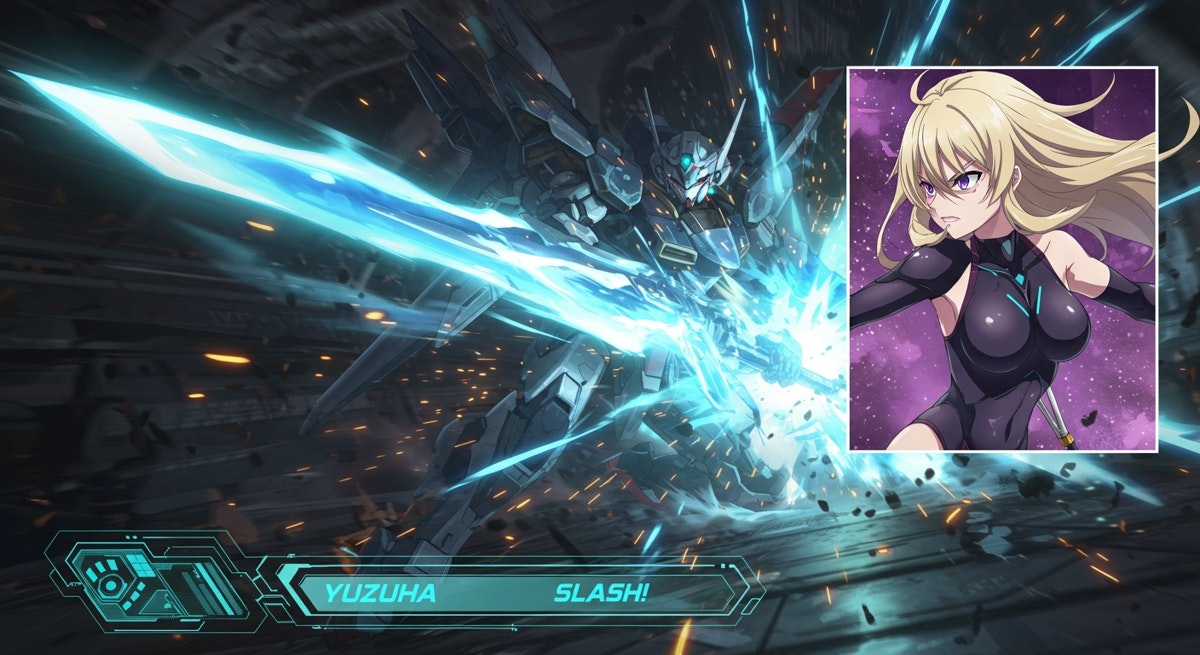This screenshot has width=1200, height=655.
Task: Click Yuzuha's pilot cut-in portrait
Action: (1002, 259)
